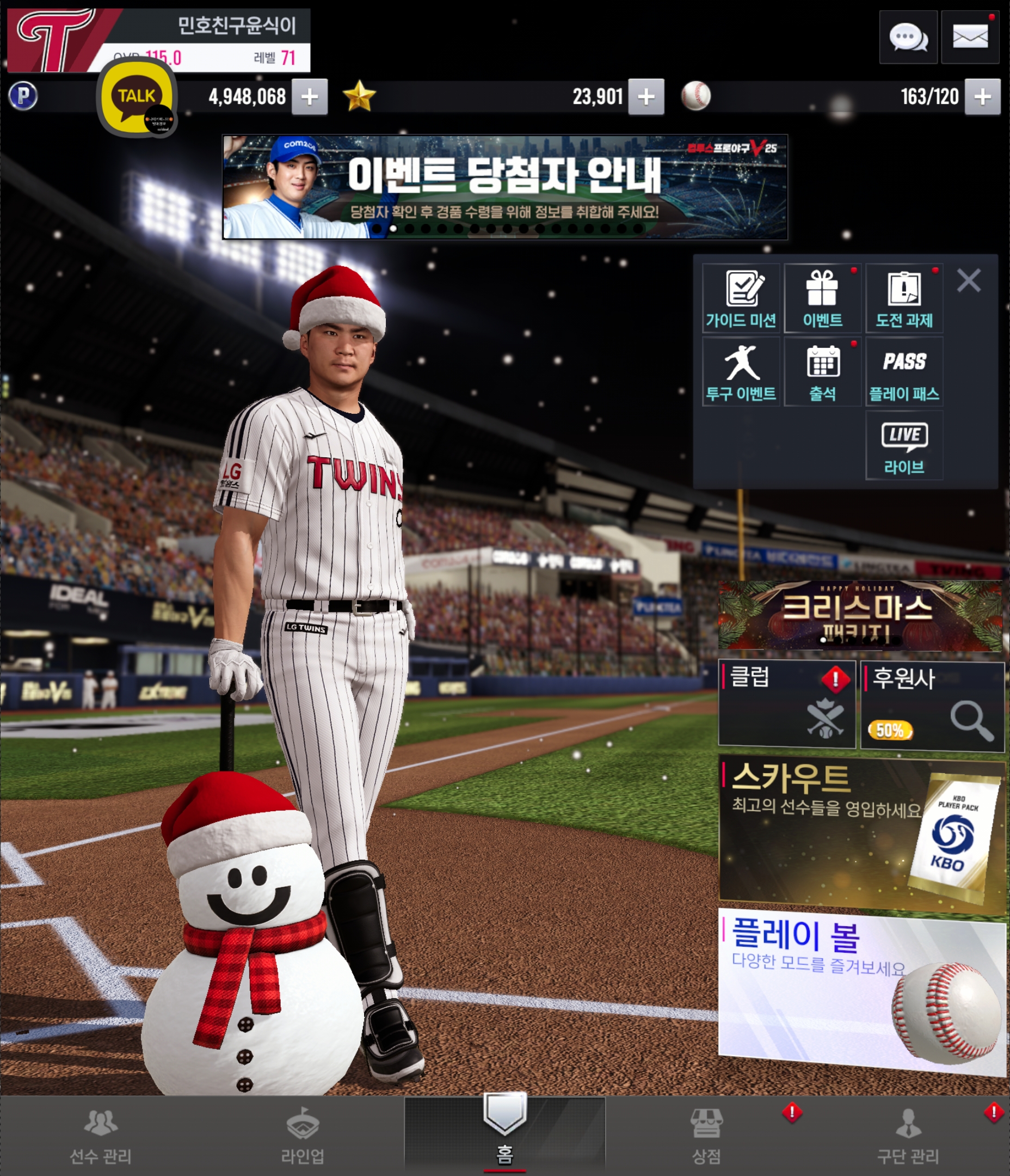
Task: Start 플레이 볼 game modes
Action: [x=860, y=990]
